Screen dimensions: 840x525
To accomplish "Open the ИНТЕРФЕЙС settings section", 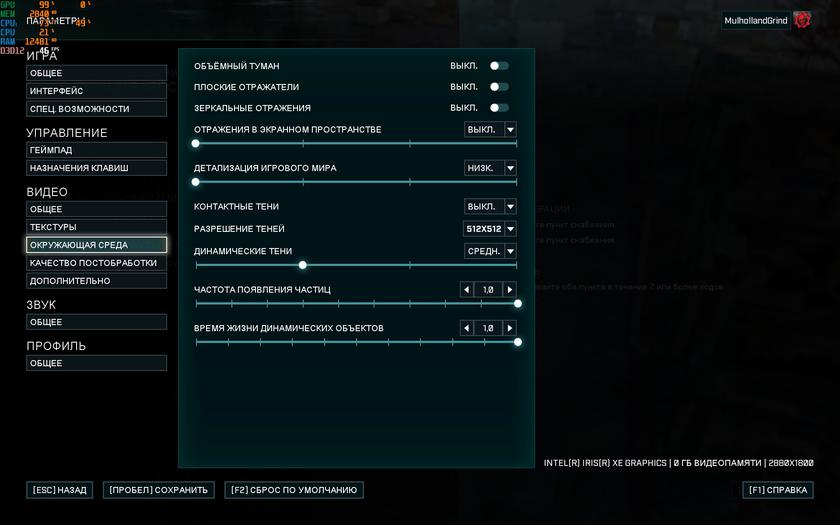I will (x=96, y=91).
